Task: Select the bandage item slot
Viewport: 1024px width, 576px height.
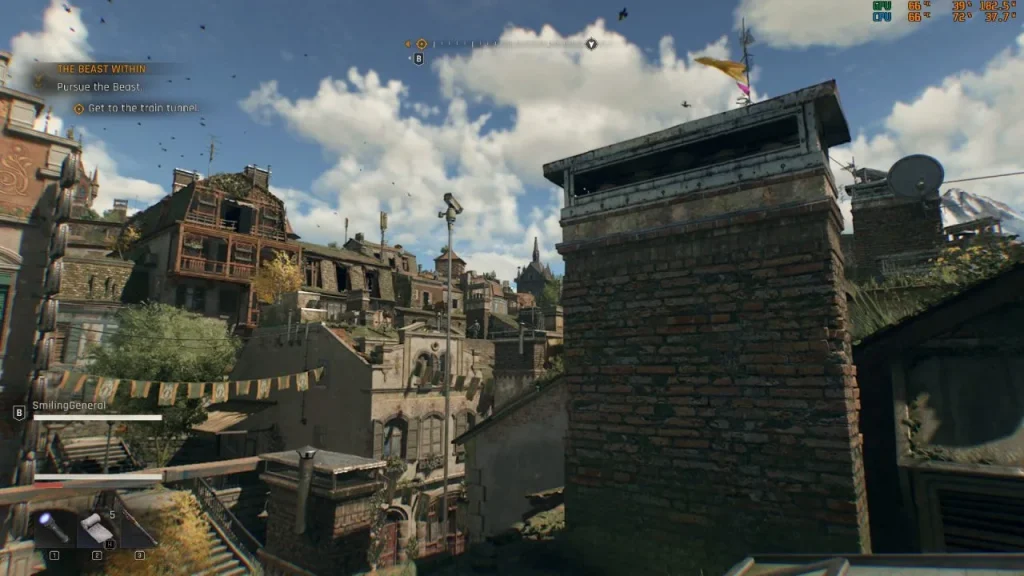Action: [x=96, y=527]
